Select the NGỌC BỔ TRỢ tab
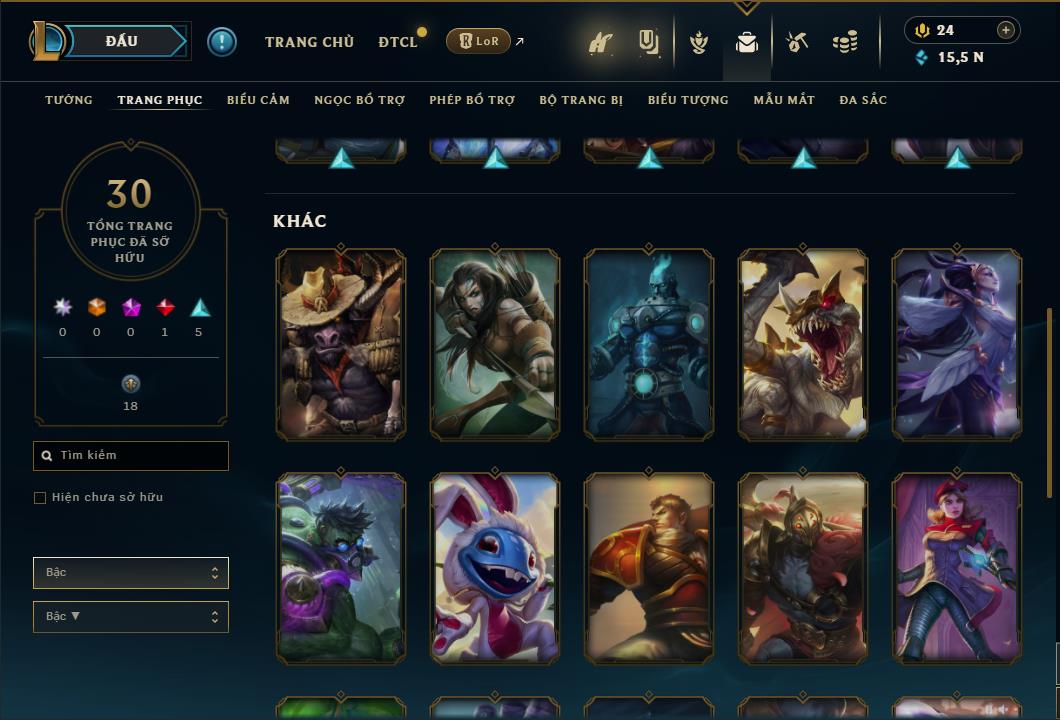 (359, 100)
